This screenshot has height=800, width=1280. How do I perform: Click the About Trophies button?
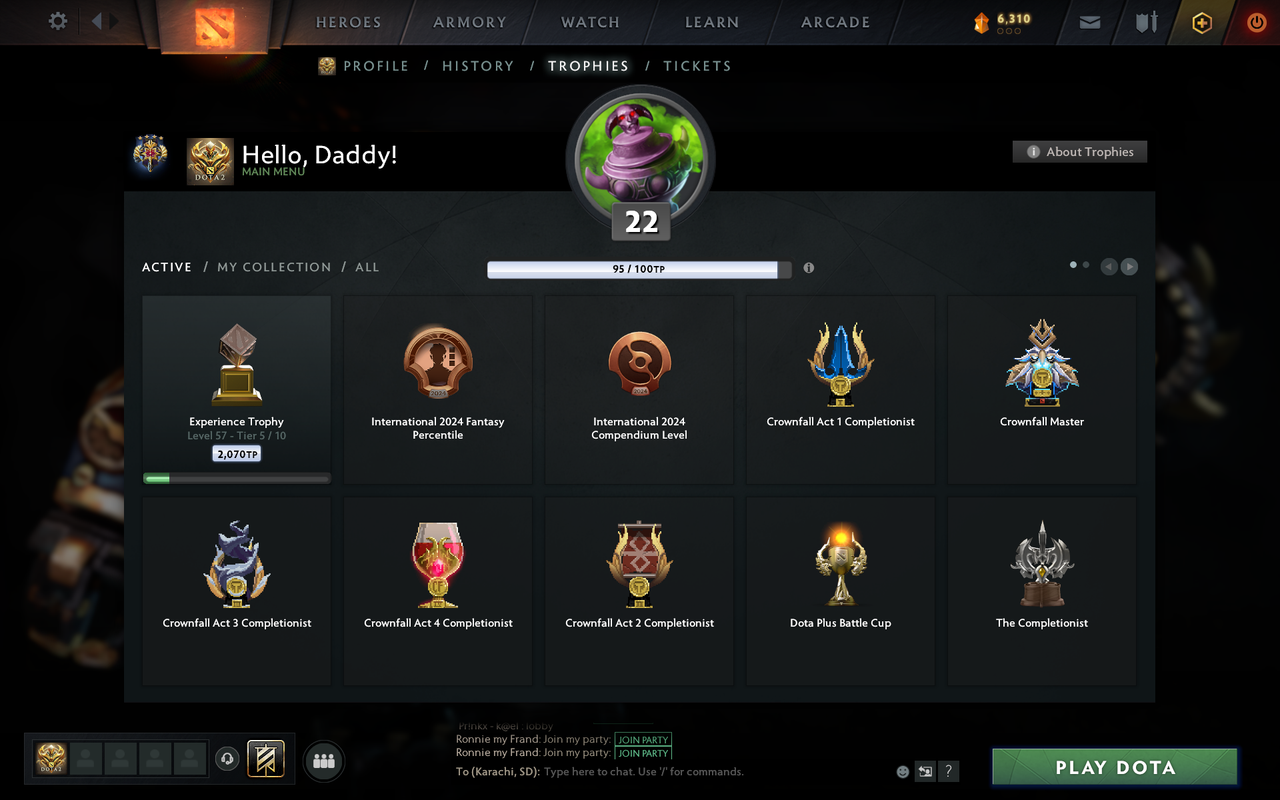point(1080,151)
